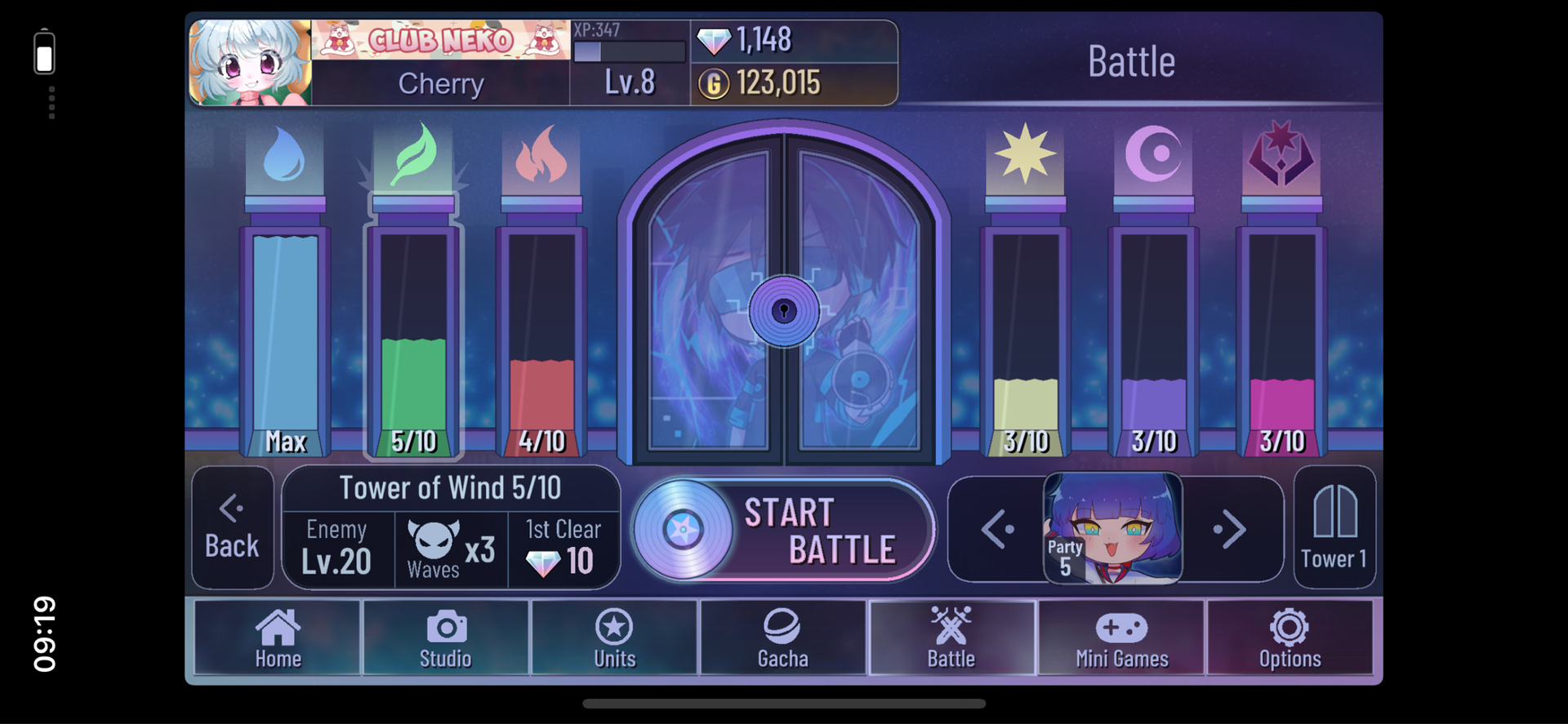Select the water tower marked Max
The width and height of the screenshot is (1568, 724).
coord(285,326)
